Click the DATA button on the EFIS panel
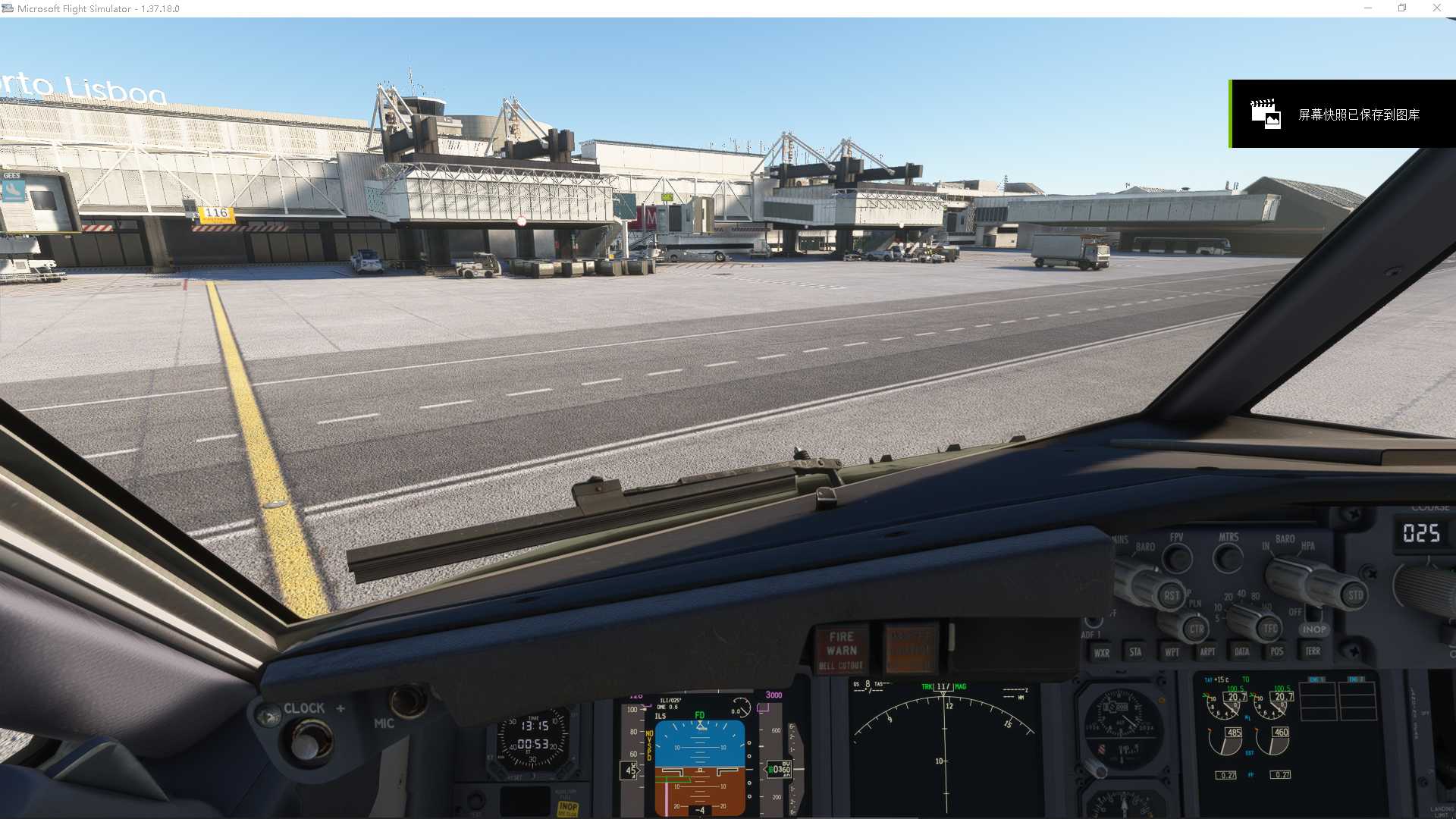 pos(1242,651)
